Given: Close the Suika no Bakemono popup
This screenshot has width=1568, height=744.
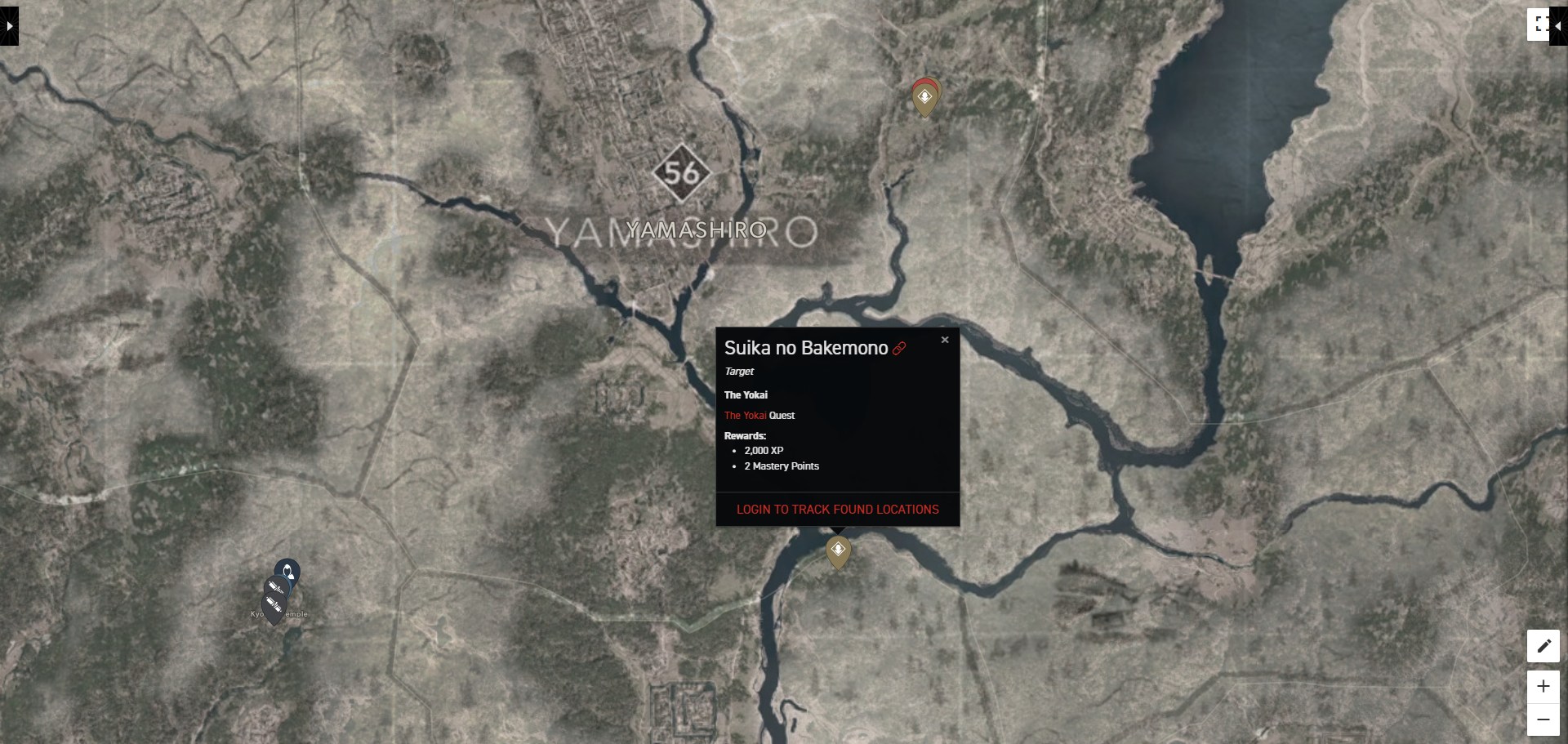Looking at the screenshot, I should click(x=944, y=339).
